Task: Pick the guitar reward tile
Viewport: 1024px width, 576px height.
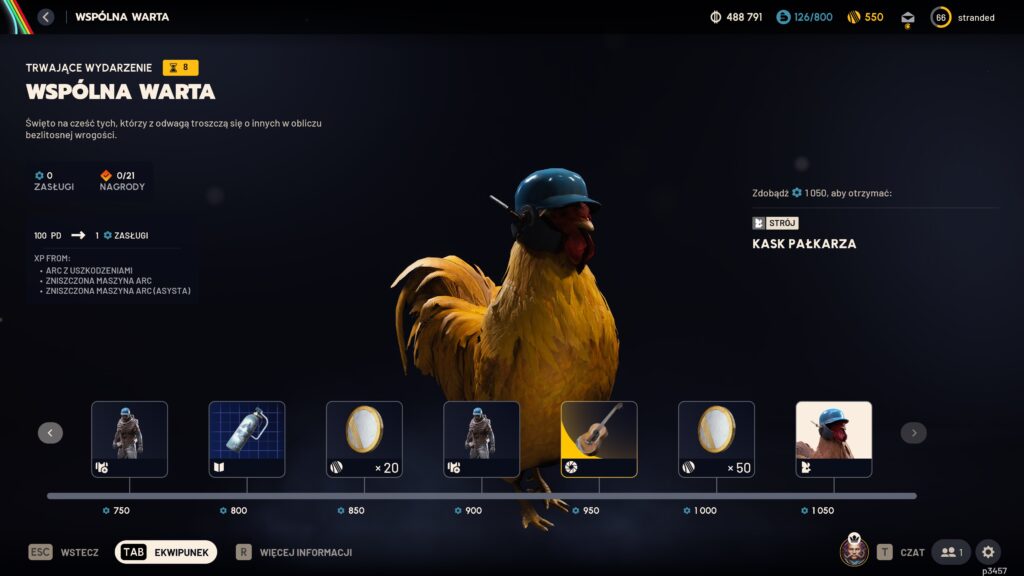Action: point(599,439)
